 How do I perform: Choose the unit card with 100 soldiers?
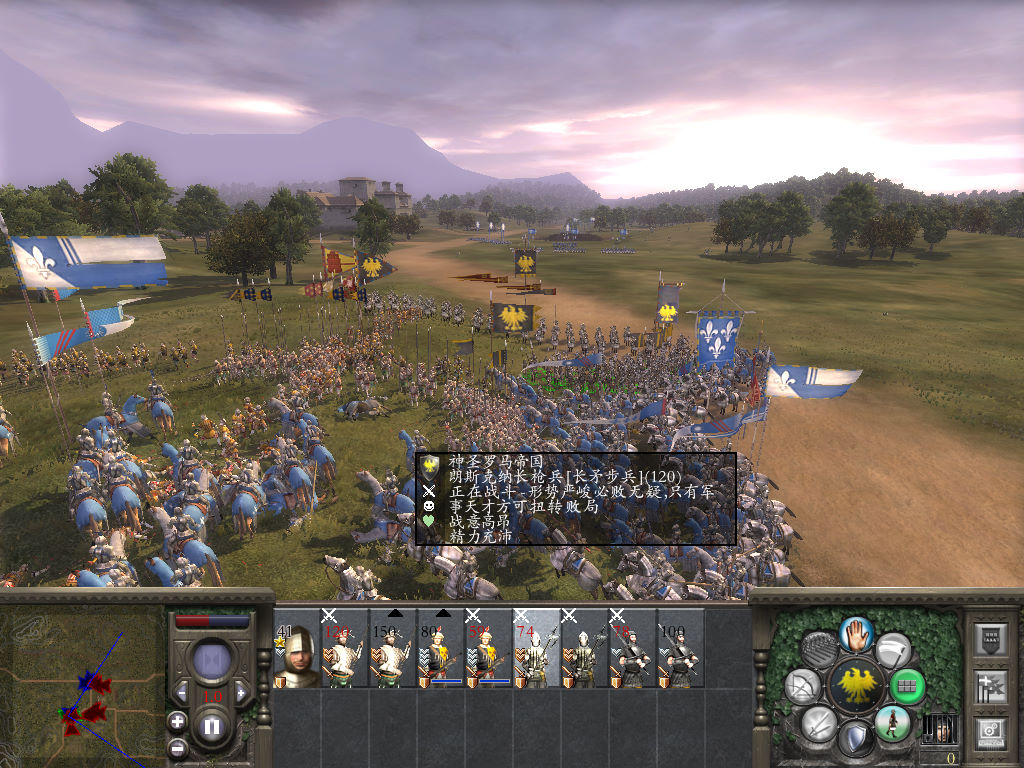pyautogui.click(x=680, y=648)
